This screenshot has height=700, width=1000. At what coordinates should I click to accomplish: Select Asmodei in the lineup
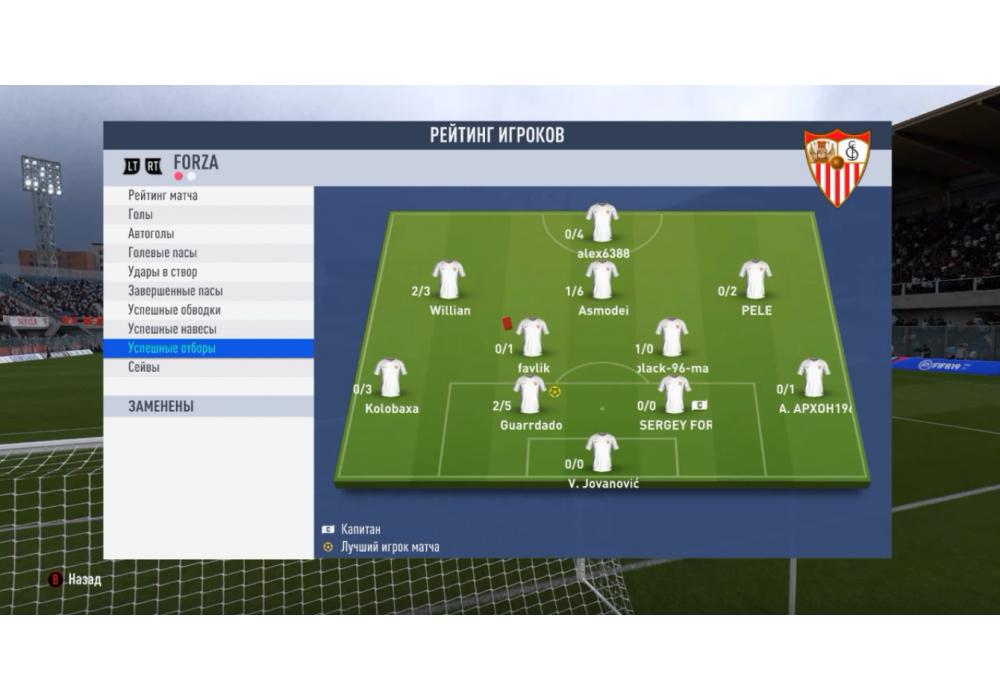coord(602,280)
